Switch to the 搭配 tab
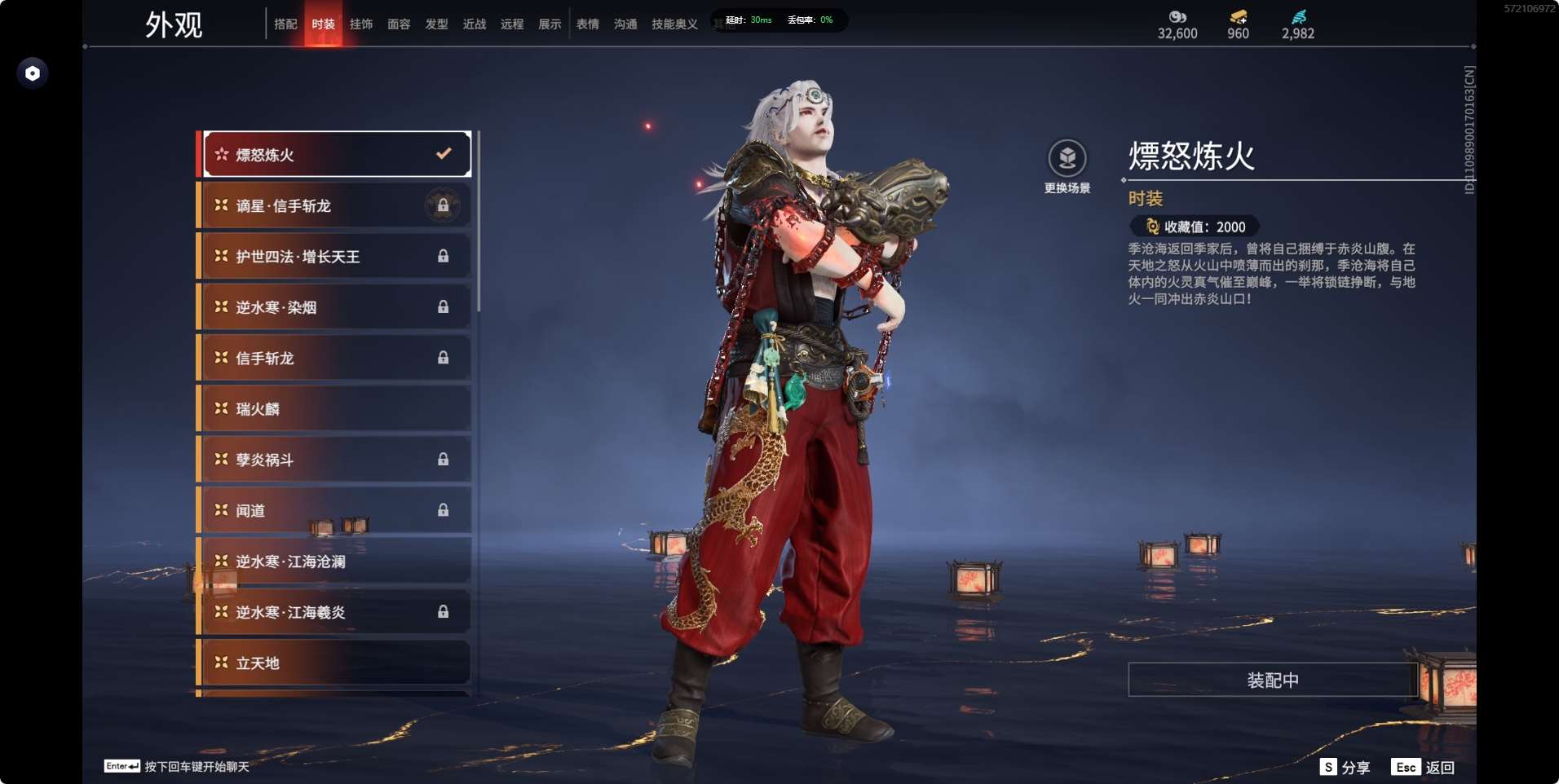 tap(285, 24)
